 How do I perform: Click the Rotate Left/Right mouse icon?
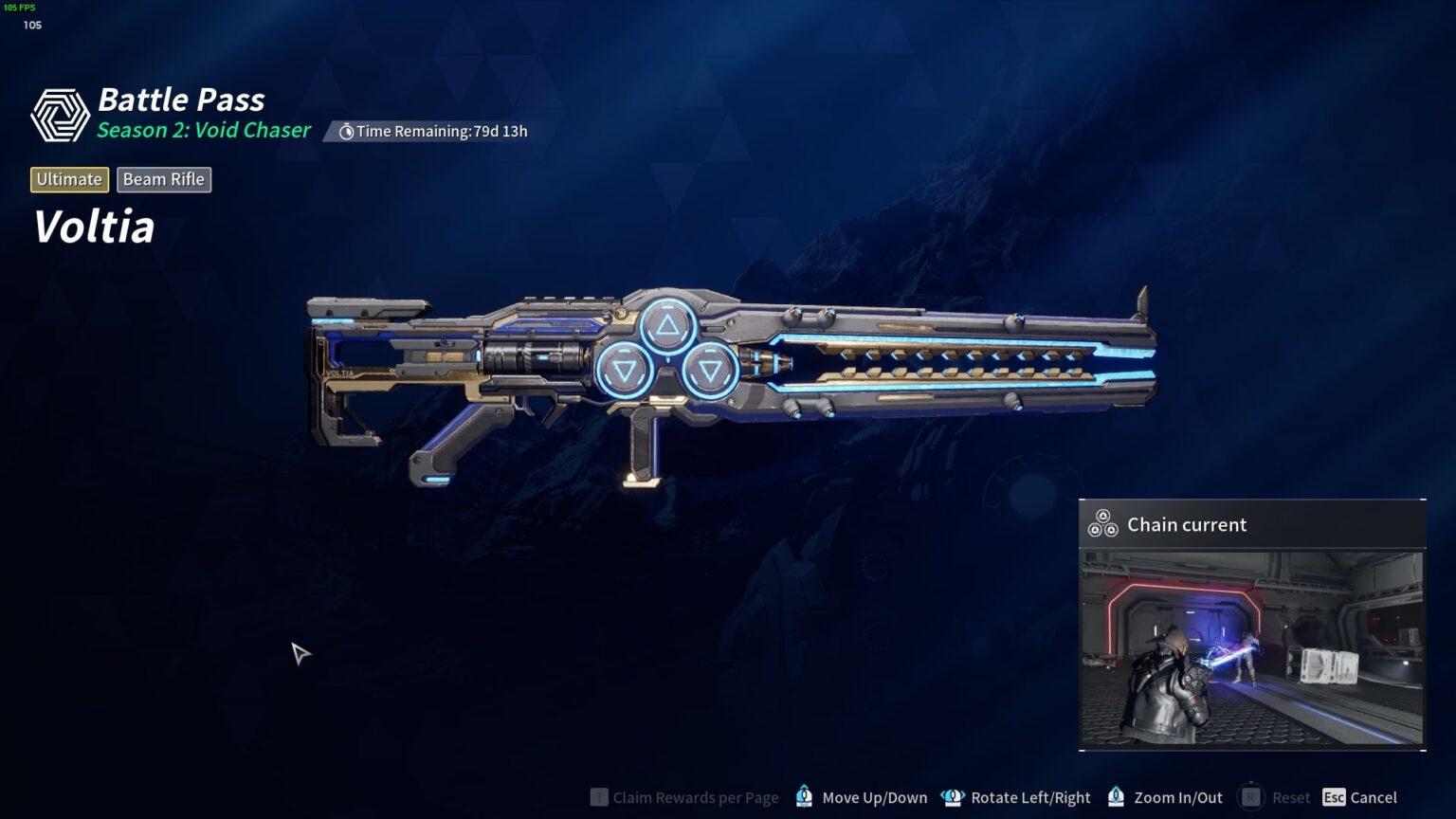pos(951,797)
